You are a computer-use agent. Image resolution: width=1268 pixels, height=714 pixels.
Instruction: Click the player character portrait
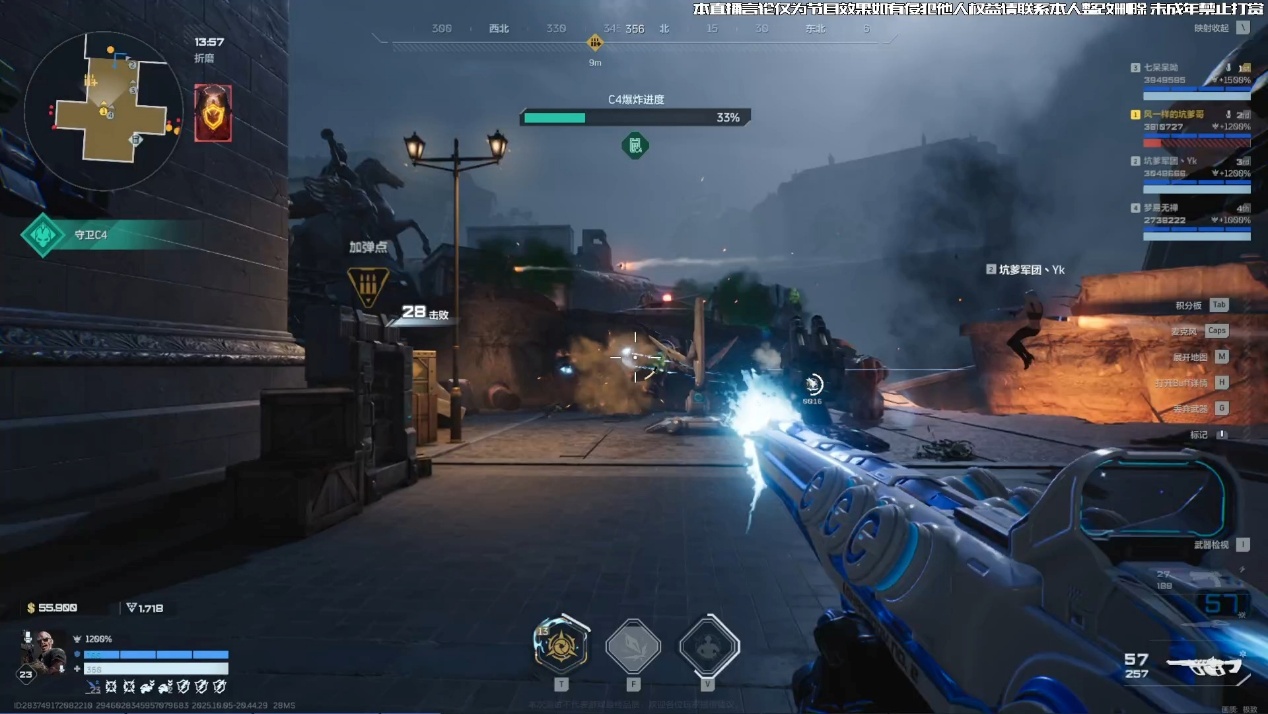click(x=42, y=652)
